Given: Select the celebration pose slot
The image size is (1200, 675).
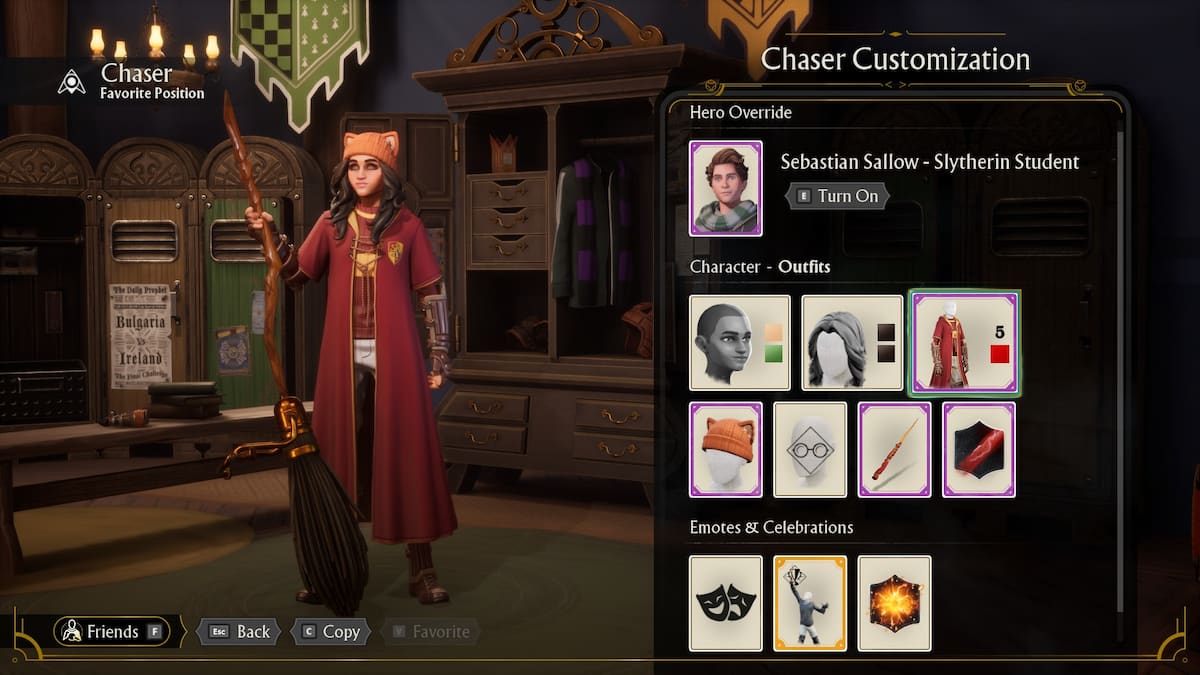Looking at the screenshot, I should [x=810, y=603].
